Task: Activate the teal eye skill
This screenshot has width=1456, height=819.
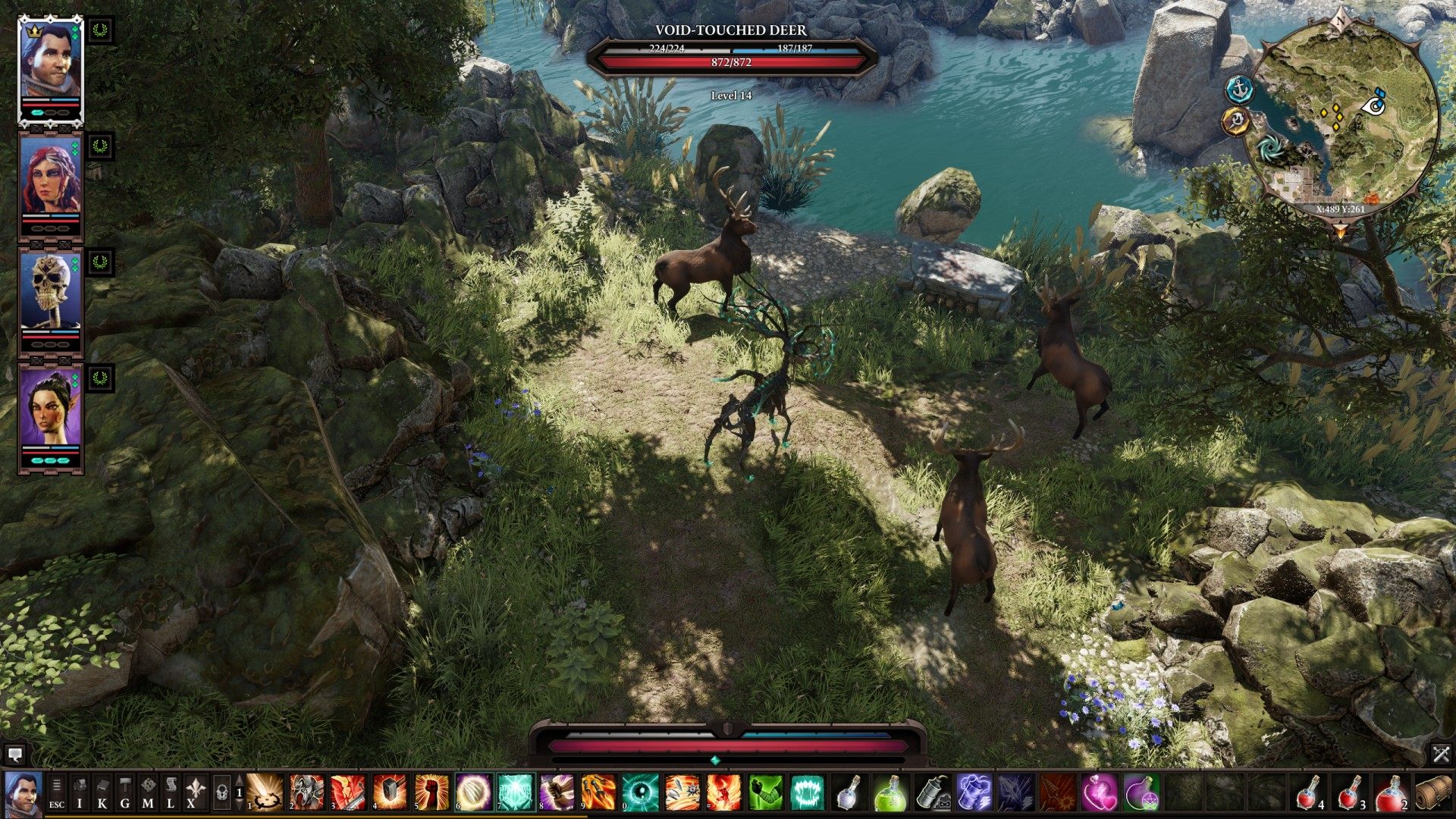Action: pos(641,792)
